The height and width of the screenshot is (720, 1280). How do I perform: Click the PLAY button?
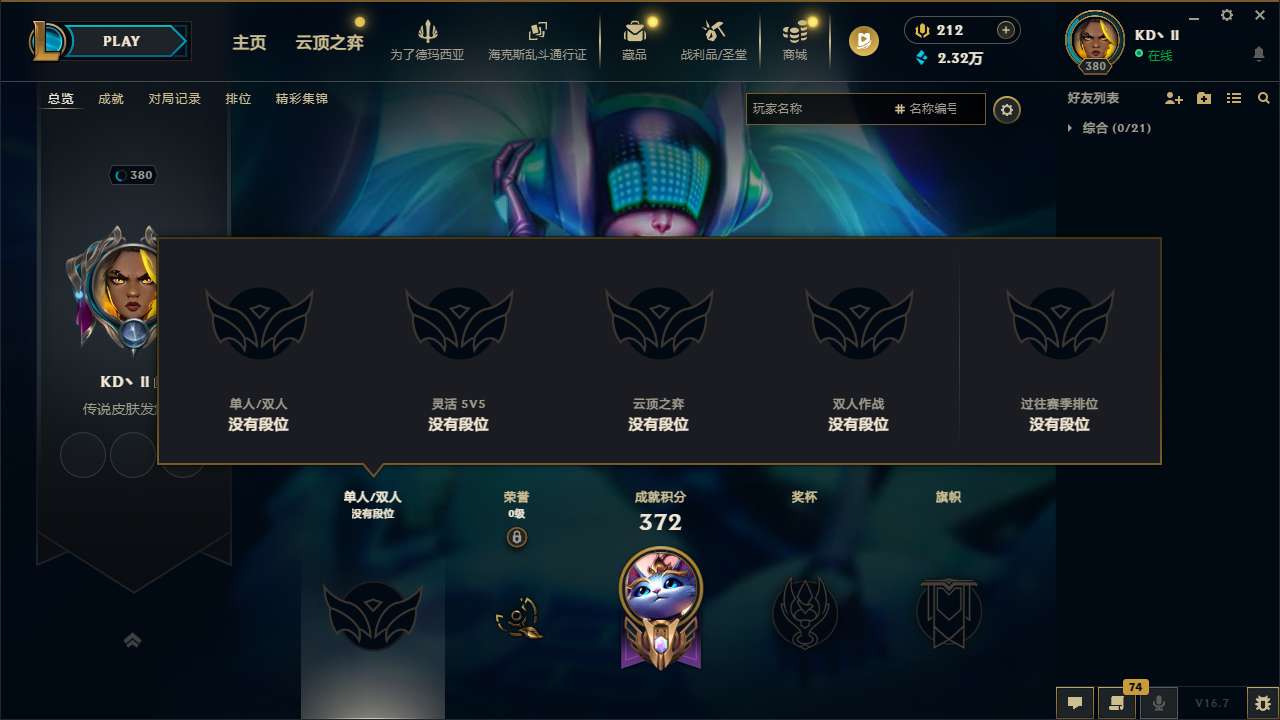pyautogui.click(x=120, y=41)
